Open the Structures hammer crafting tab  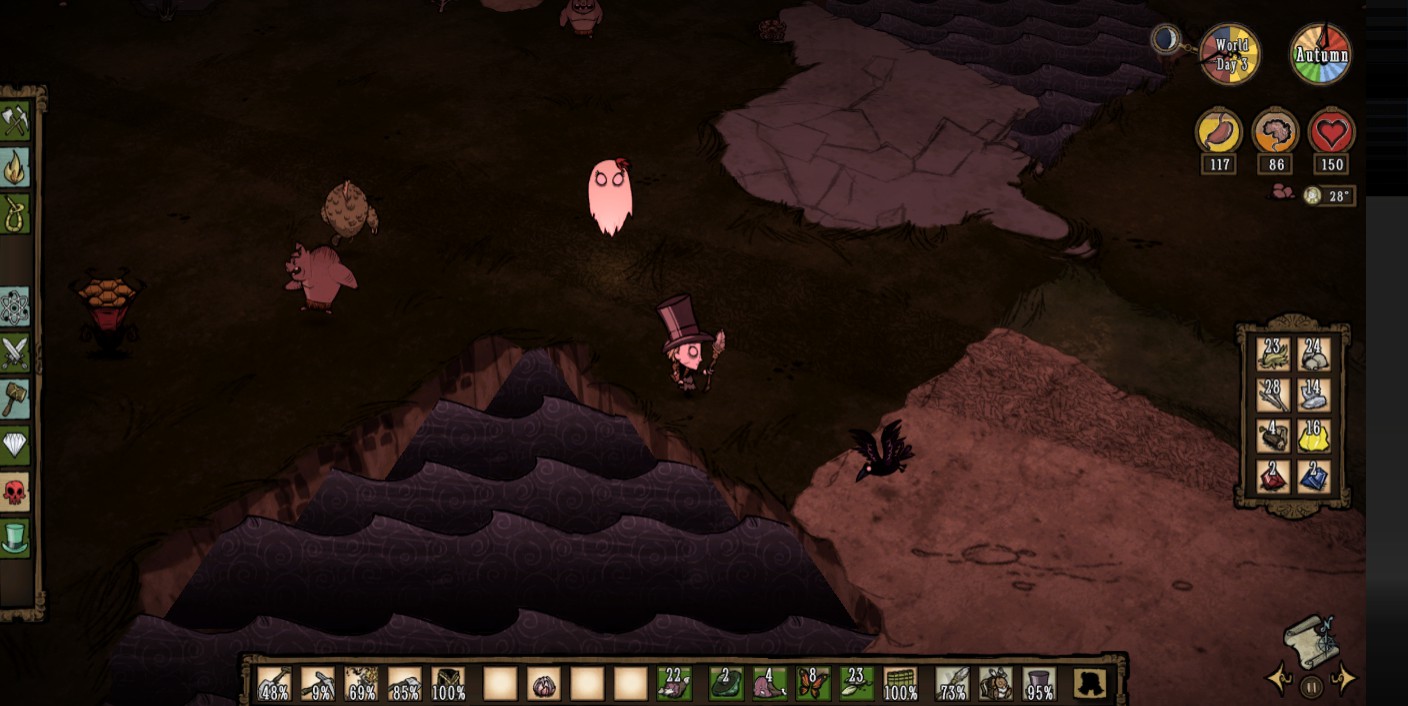tap(15, 399)
